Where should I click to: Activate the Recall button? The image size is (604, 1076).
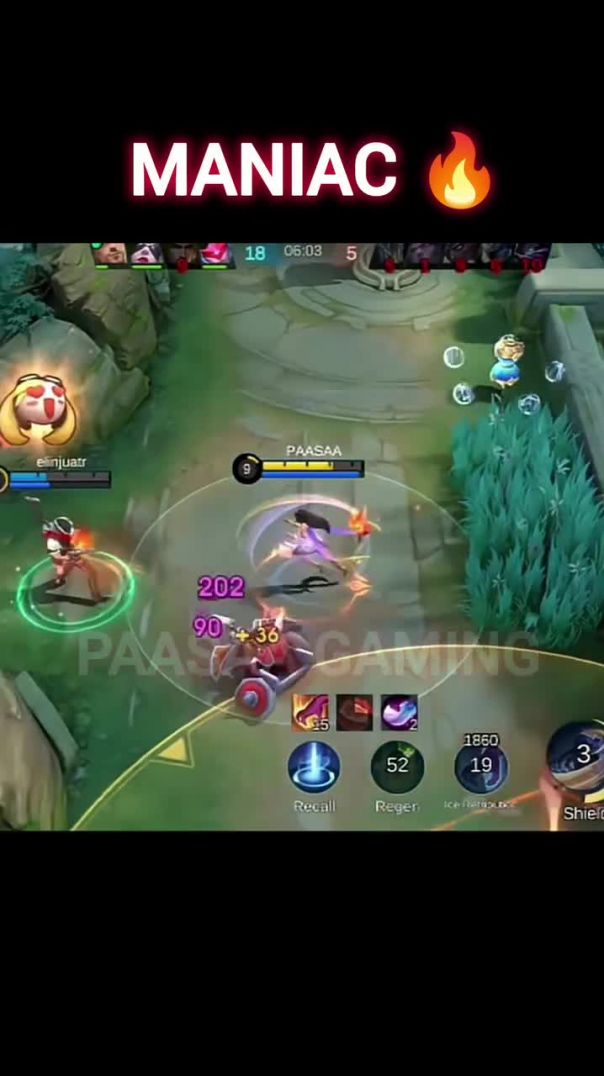(x=314, y=768)
